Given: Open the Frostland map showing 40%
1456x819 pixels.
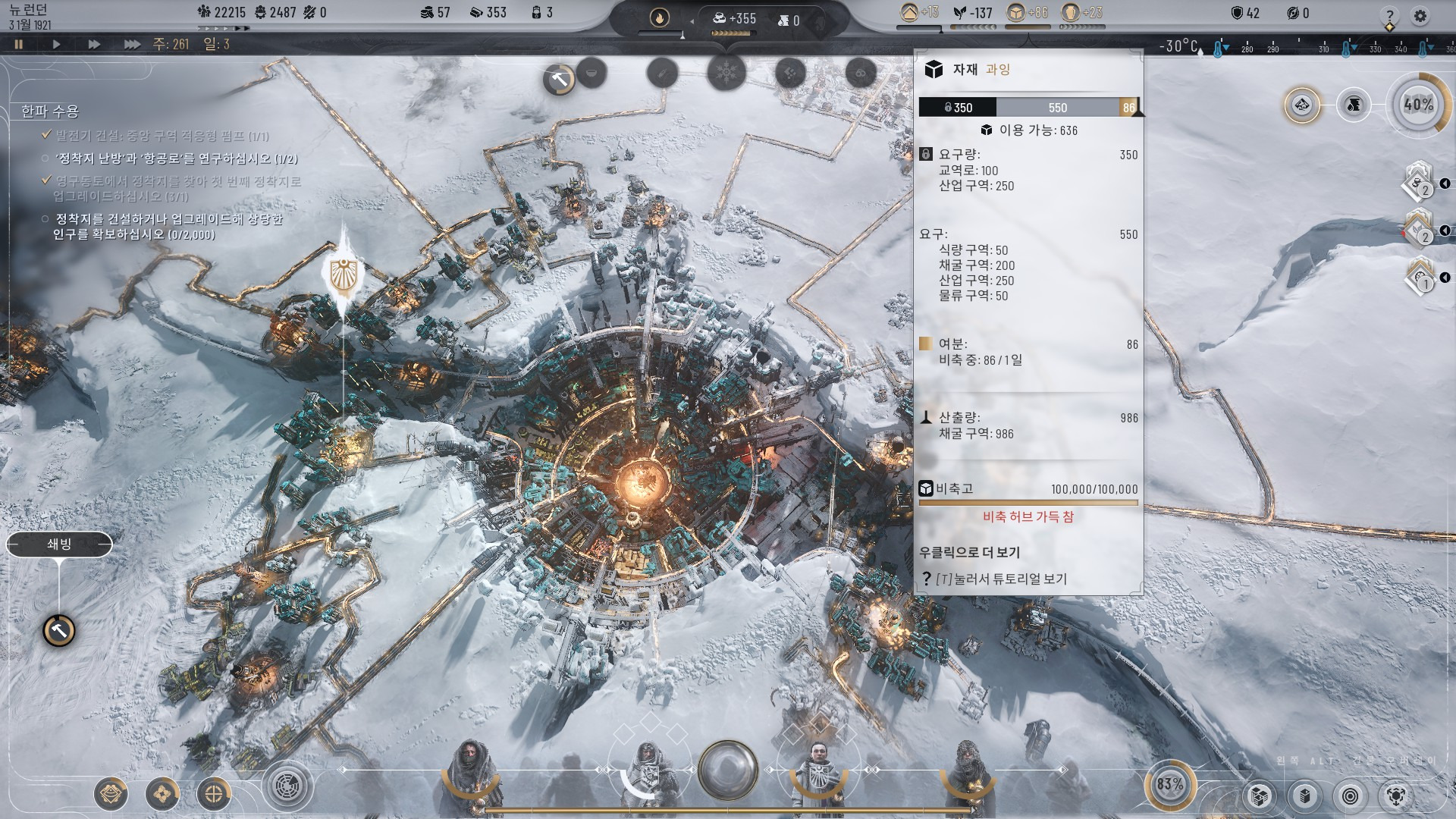Looking at the screenshot, I should (x=1418, y=105).
